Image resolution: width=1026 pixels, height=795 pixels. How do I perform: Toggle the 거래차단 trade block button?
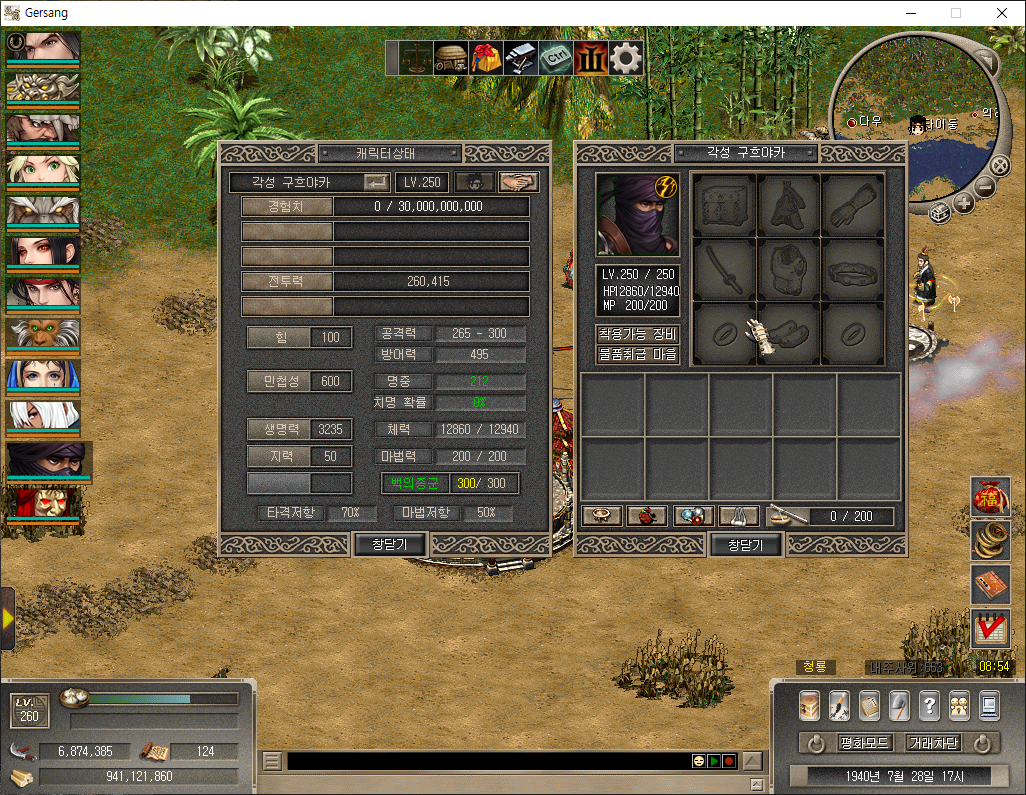click(933, 743)
